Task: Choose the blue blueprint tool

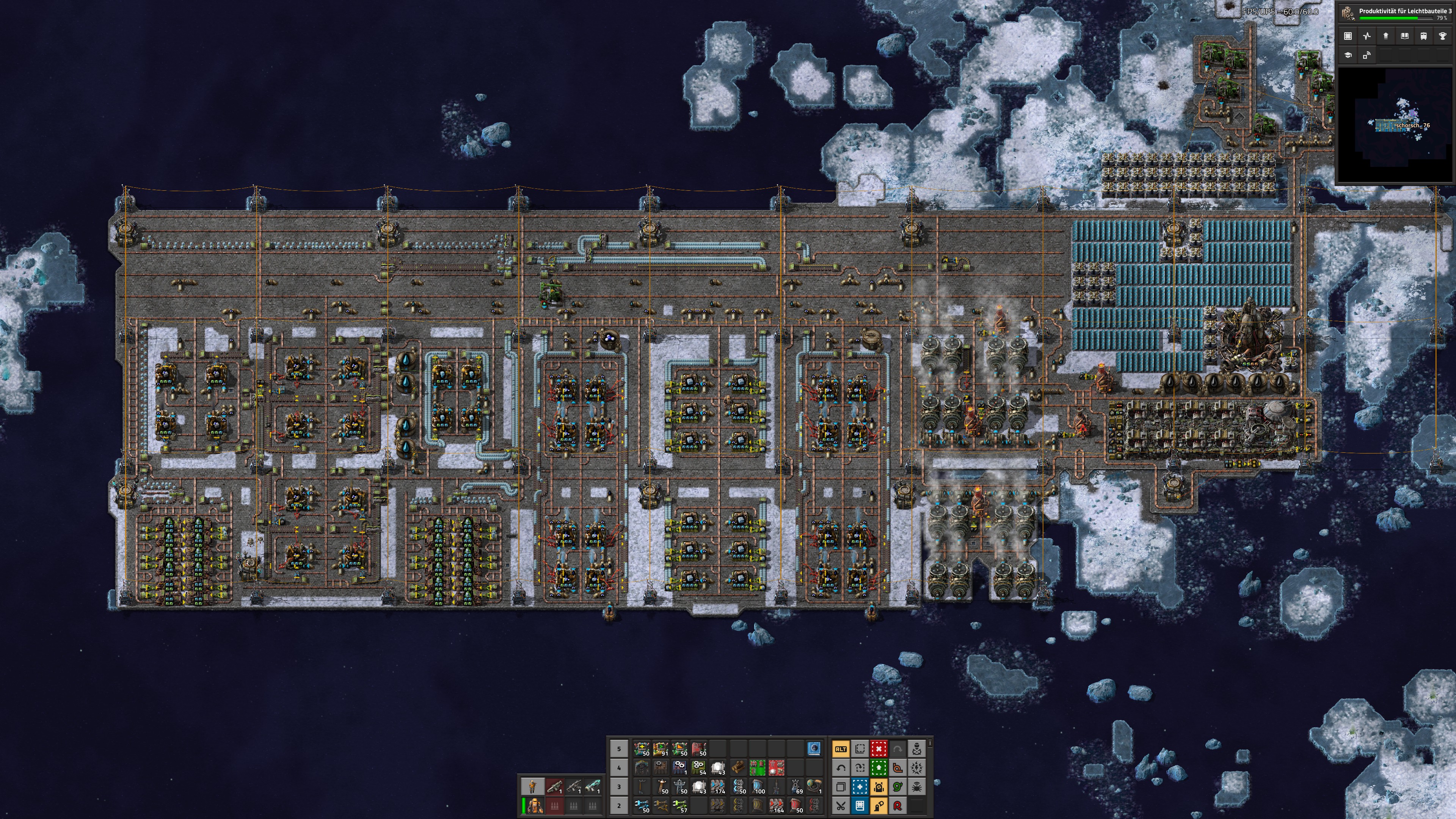Action: point(860,786)
